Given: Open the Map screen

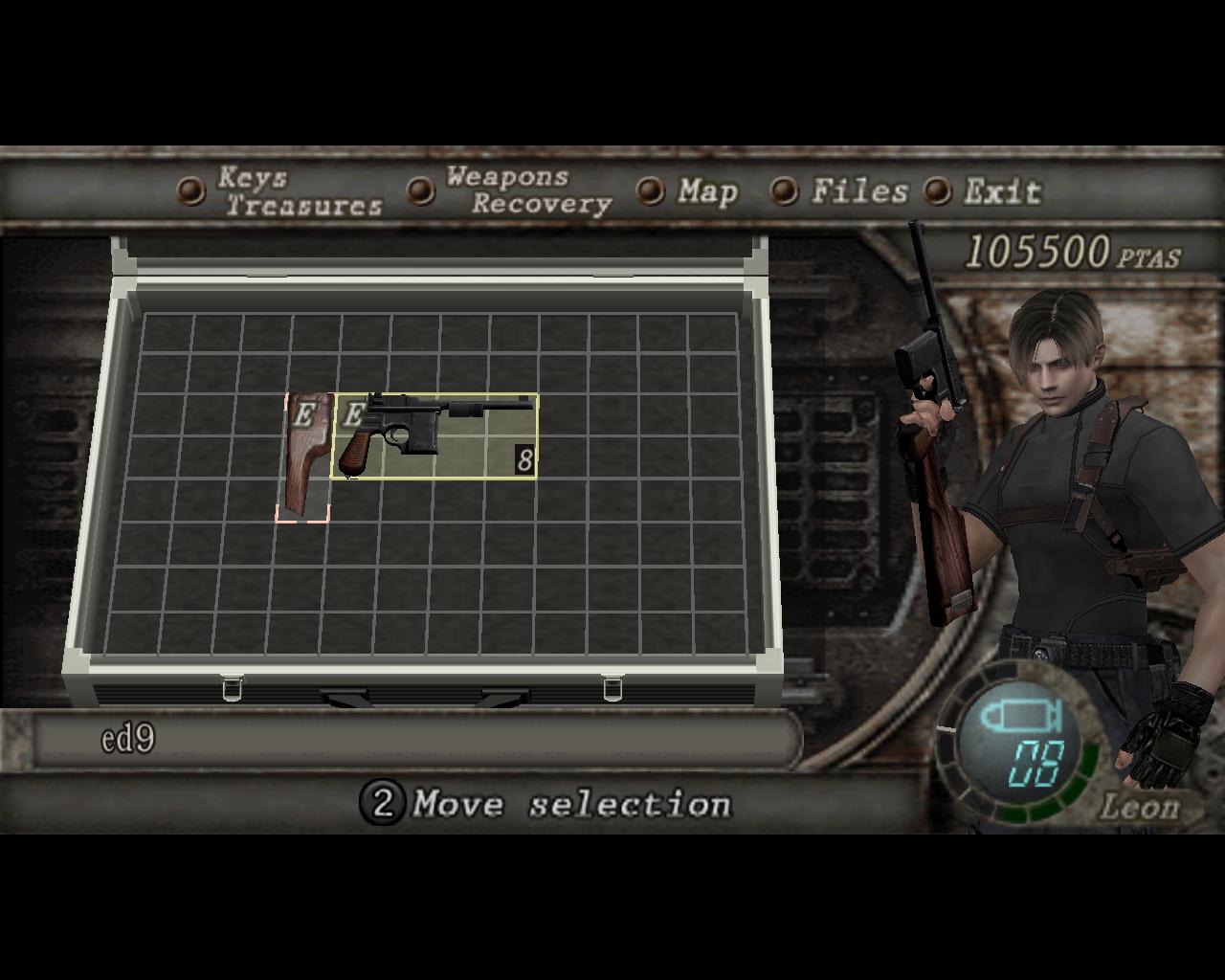Looking at the screenshot, I should coord(706,192).
